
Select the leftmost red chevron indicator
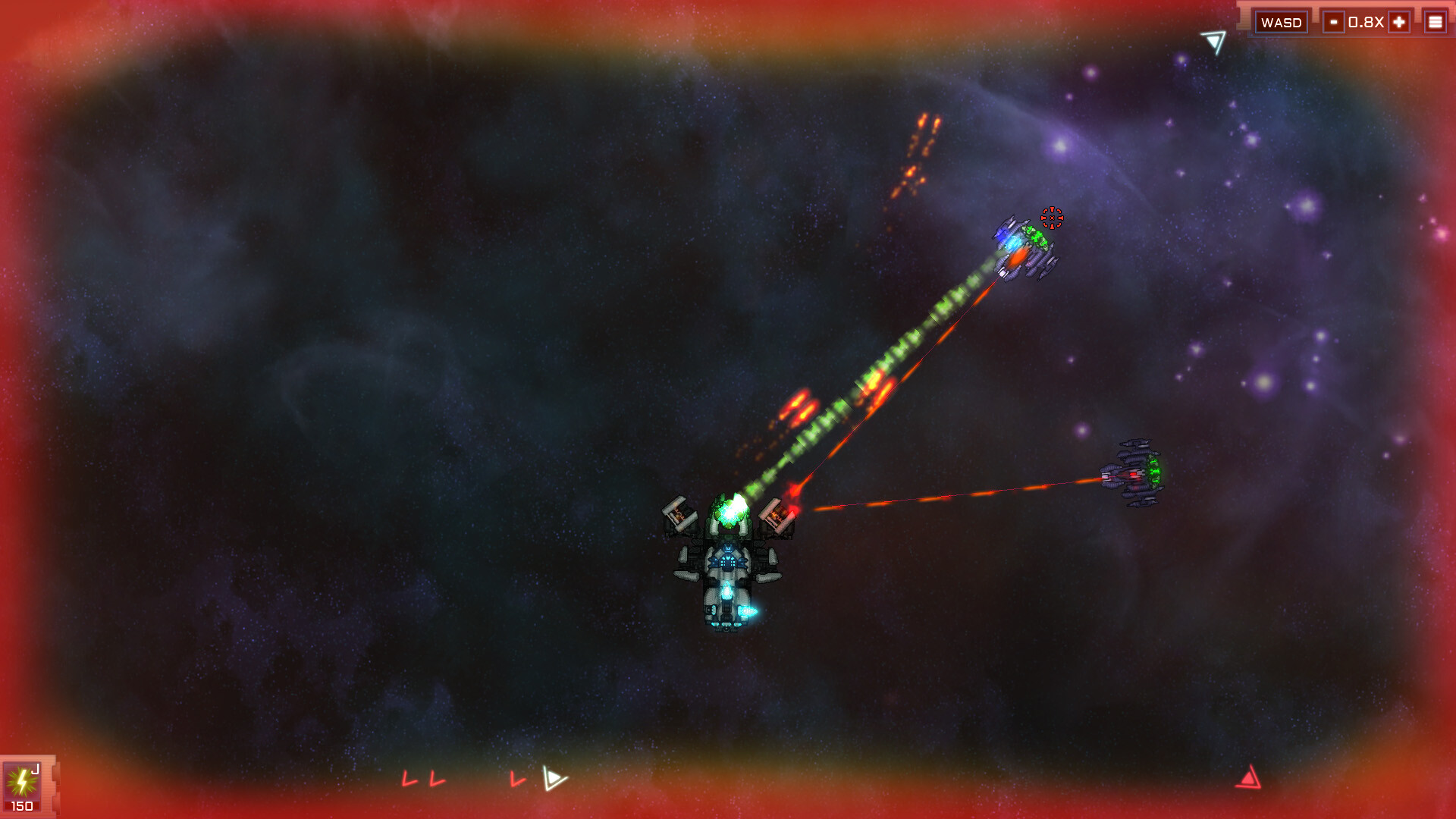[x=409, y=778]
